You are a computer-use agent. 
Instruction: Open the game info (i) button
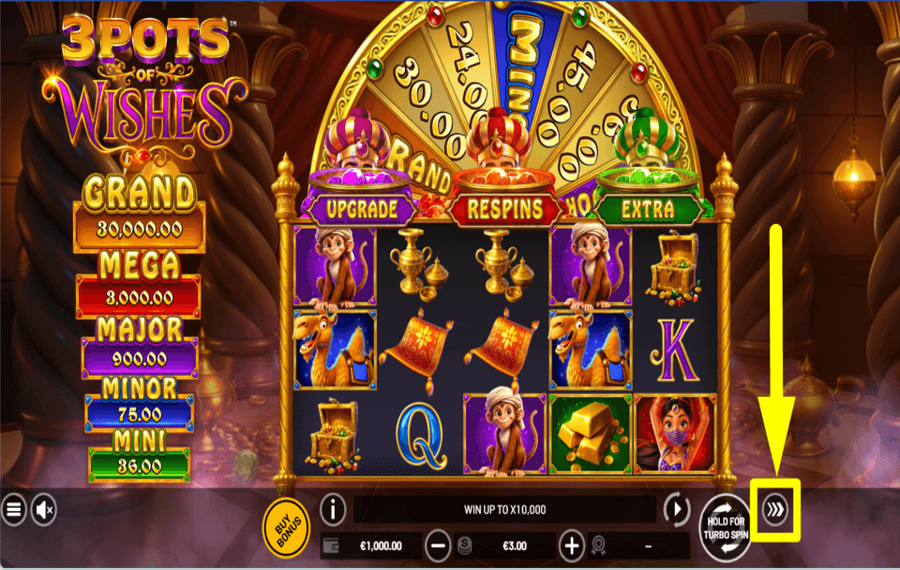click(x=333, y=509)
